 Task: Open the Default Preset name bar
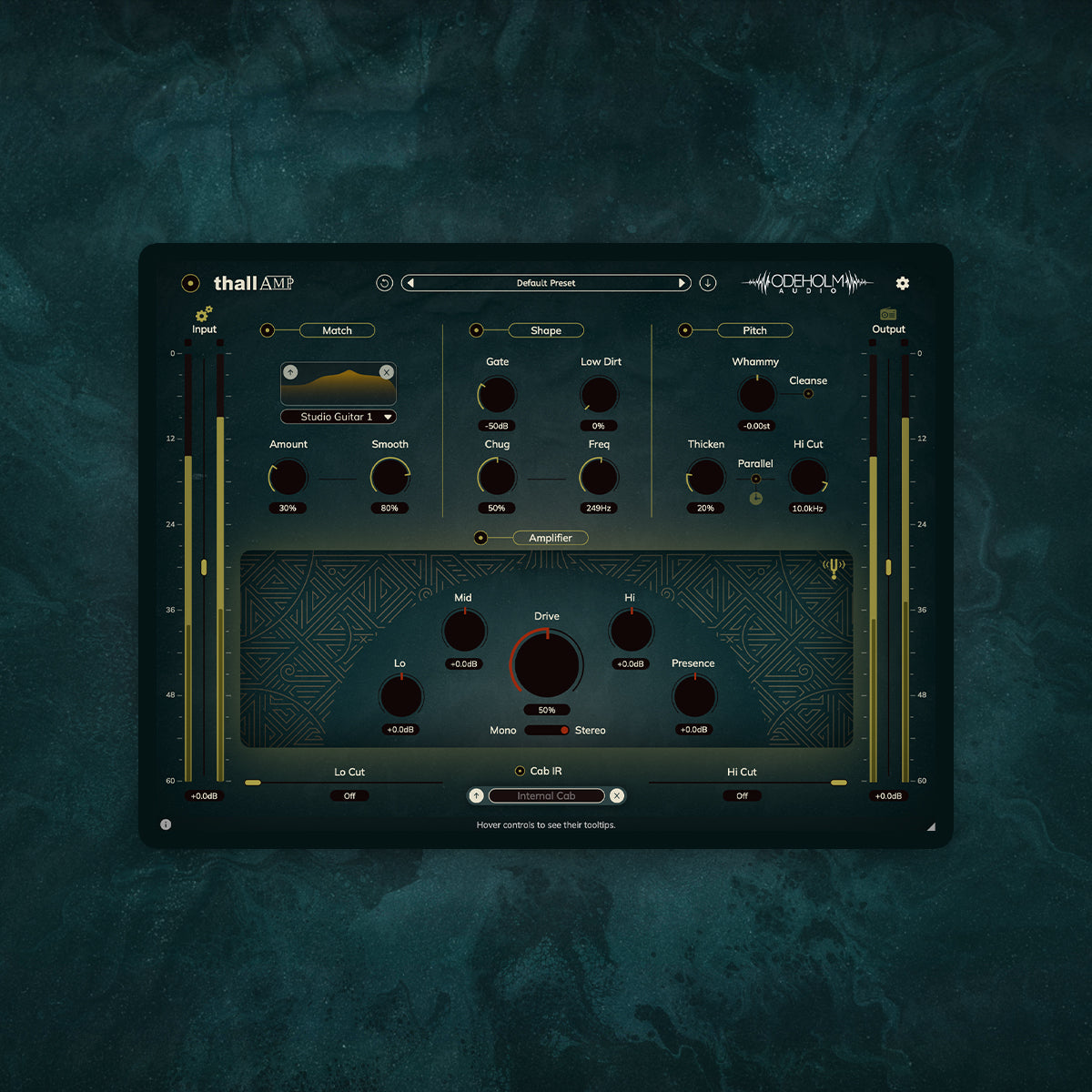(546, 283)
